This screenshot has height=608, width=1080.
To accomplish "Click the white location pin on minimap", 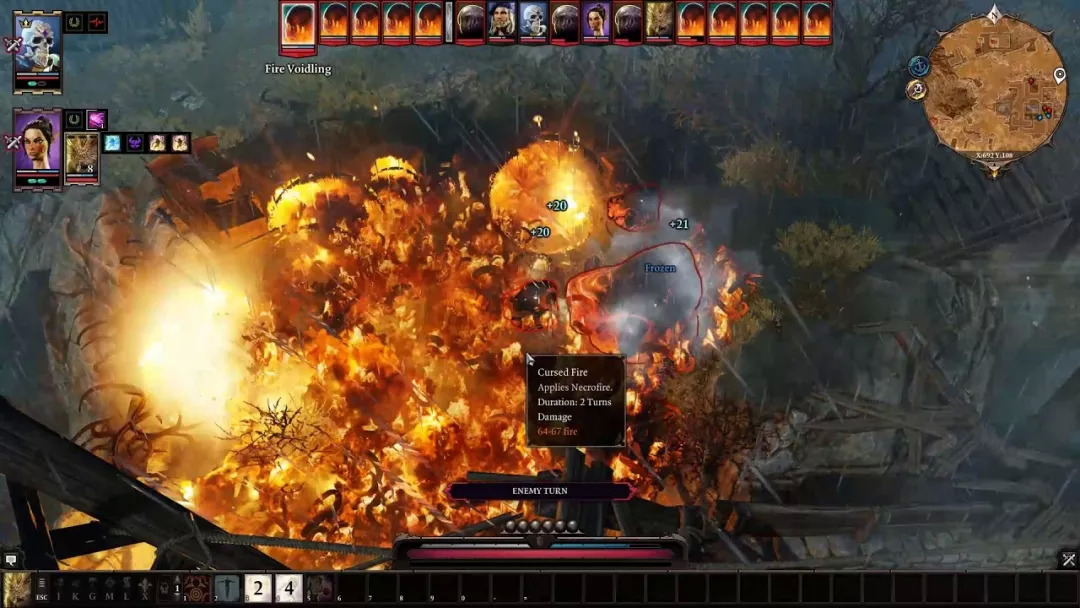I will (x=1060, y=76).
